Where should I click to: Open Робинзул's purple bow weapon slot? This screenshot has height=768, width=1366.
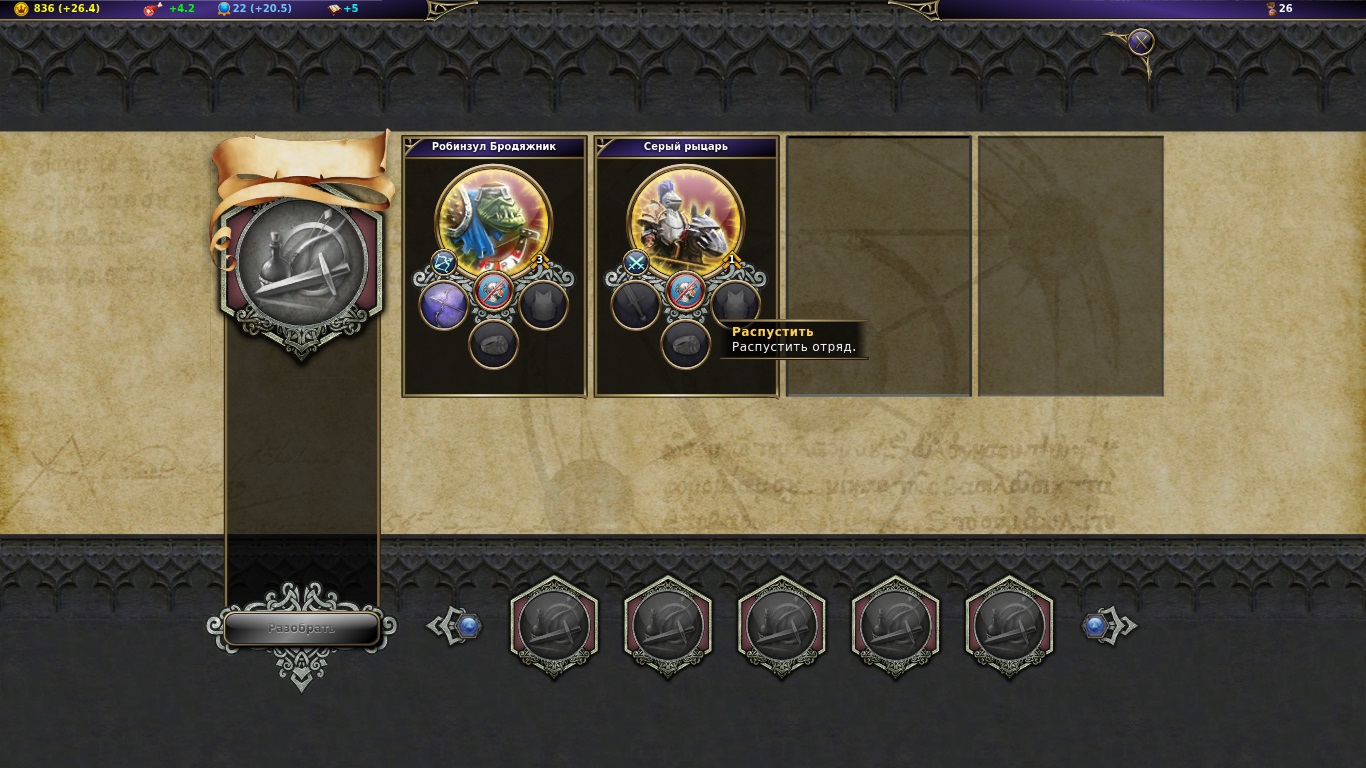pyautogui.click(x=444, y=305)
